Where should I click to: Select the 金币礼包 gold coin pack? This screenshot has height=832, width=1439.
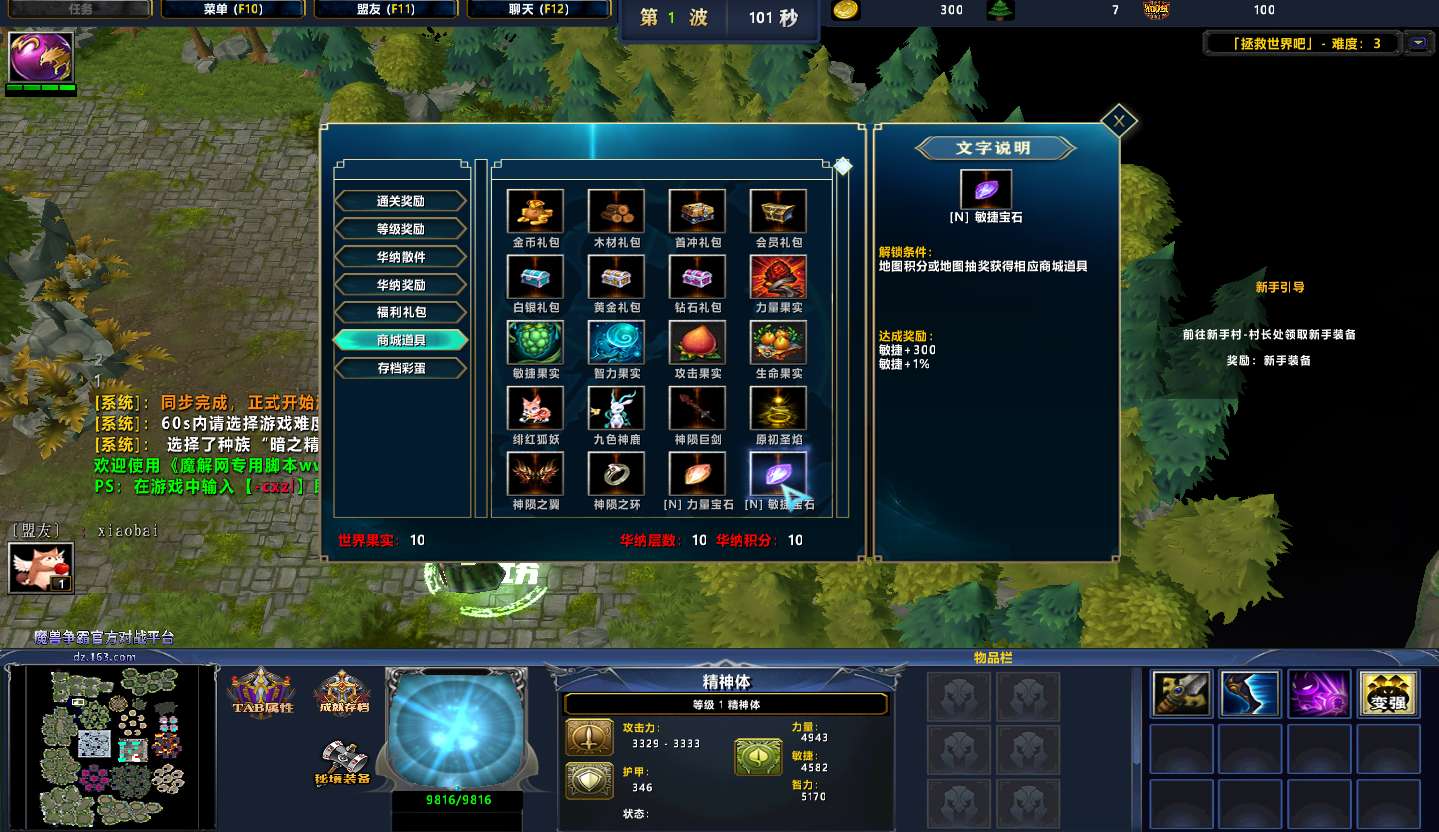click(x=535, y=211)
